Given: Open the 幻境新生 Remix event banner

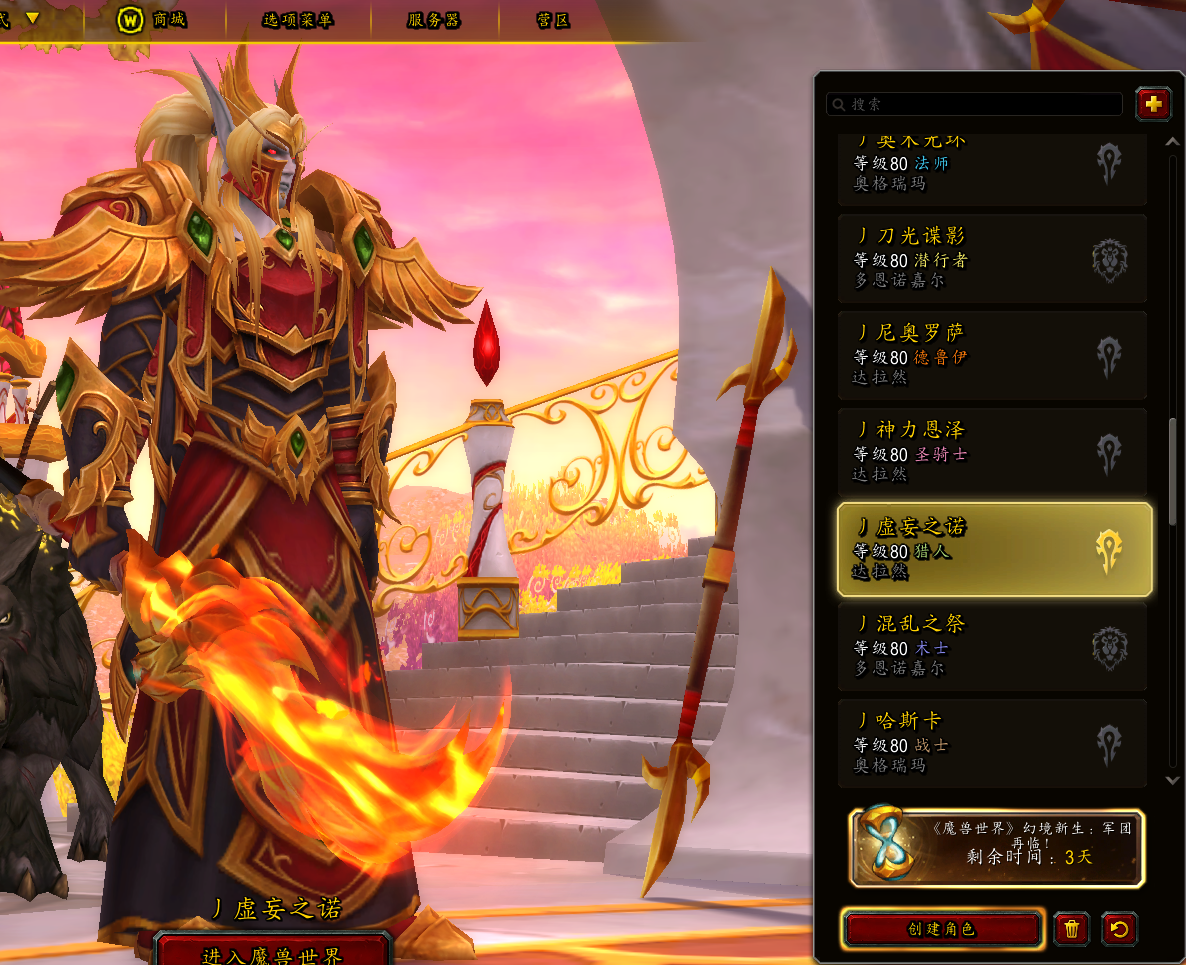Looking at the screenshot, I should coord(997,848).
